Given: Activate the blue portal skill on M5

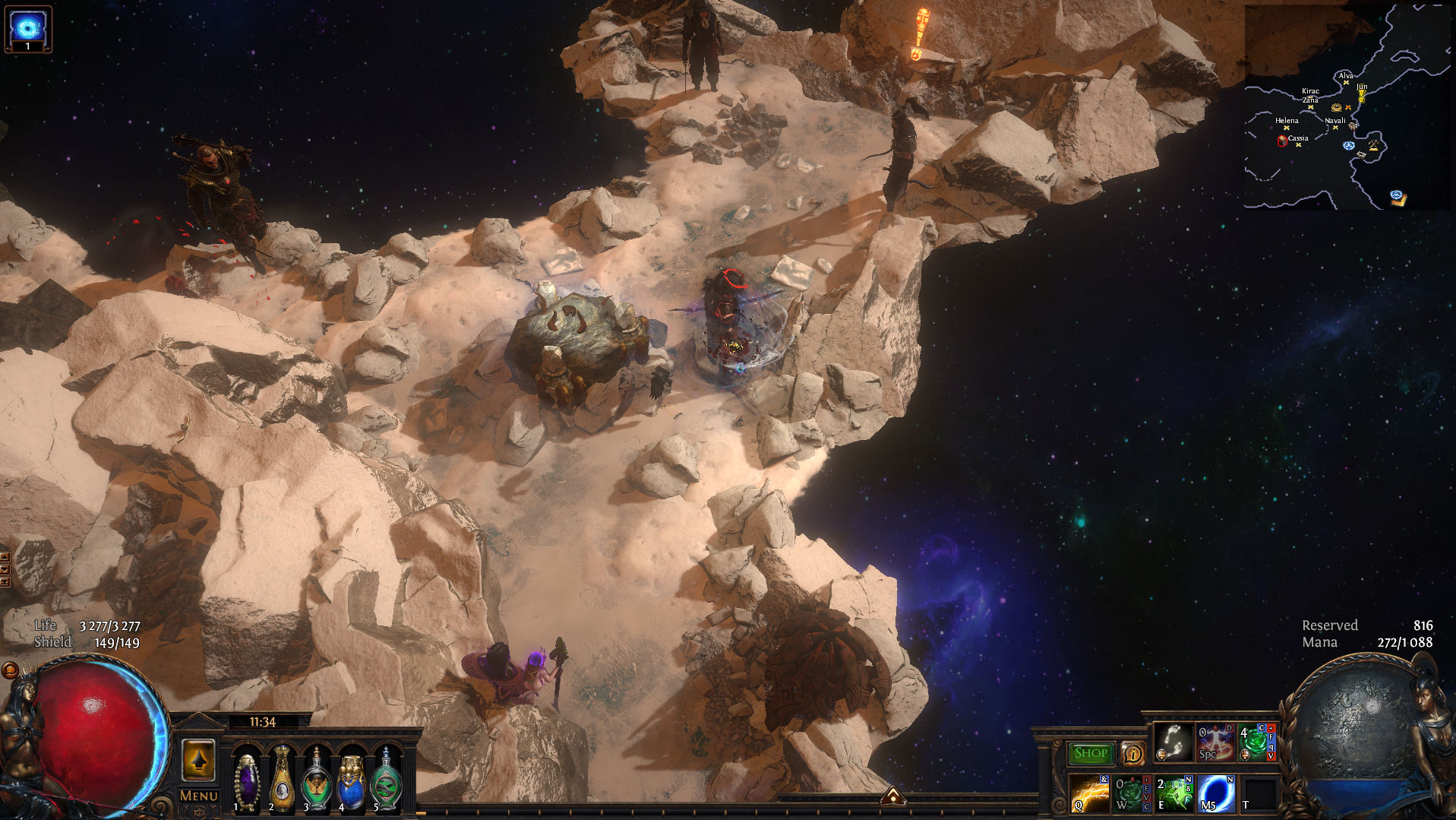Looking at the screenshot, I should [1216, 793].
